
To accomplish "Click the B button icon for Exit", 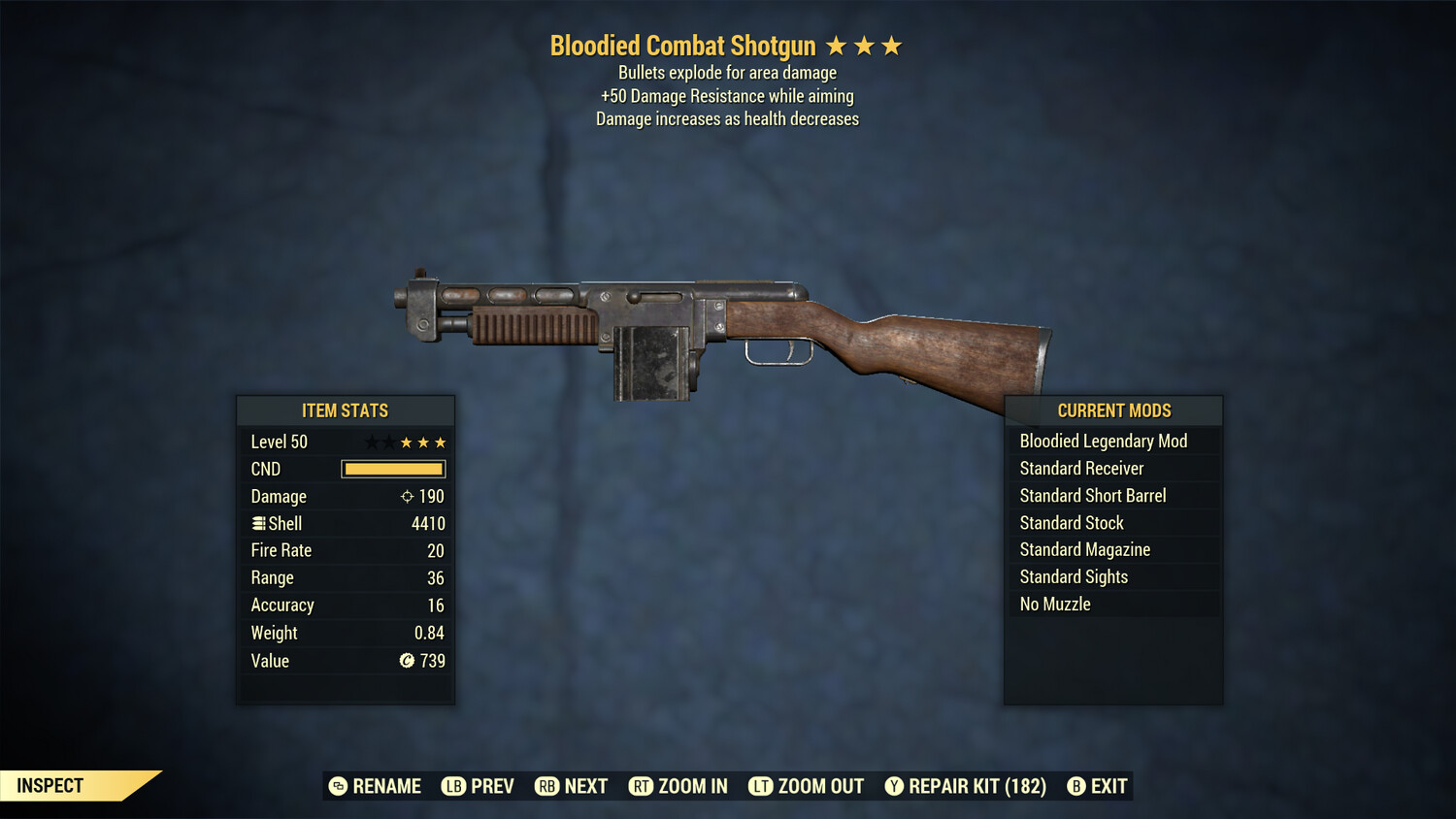I will pyautogui.click(x=1075, y=786).
